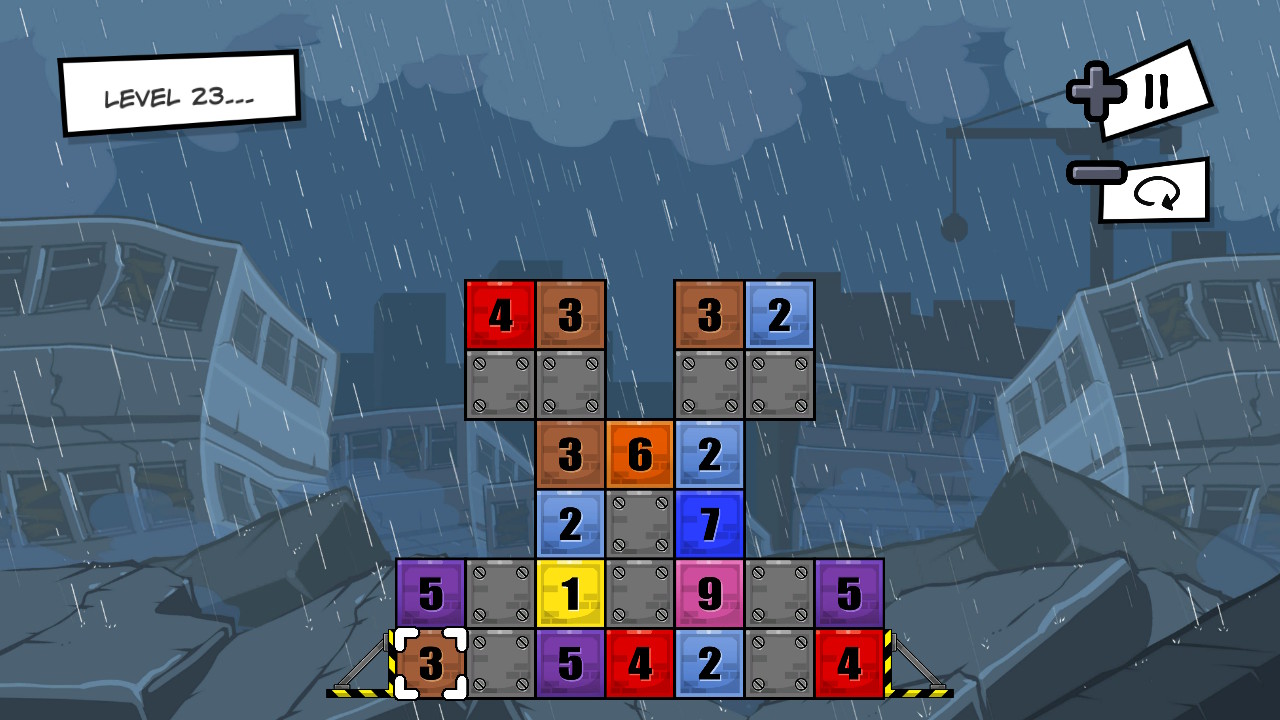Click the minus symbol near the restart button

point(1095,172)
